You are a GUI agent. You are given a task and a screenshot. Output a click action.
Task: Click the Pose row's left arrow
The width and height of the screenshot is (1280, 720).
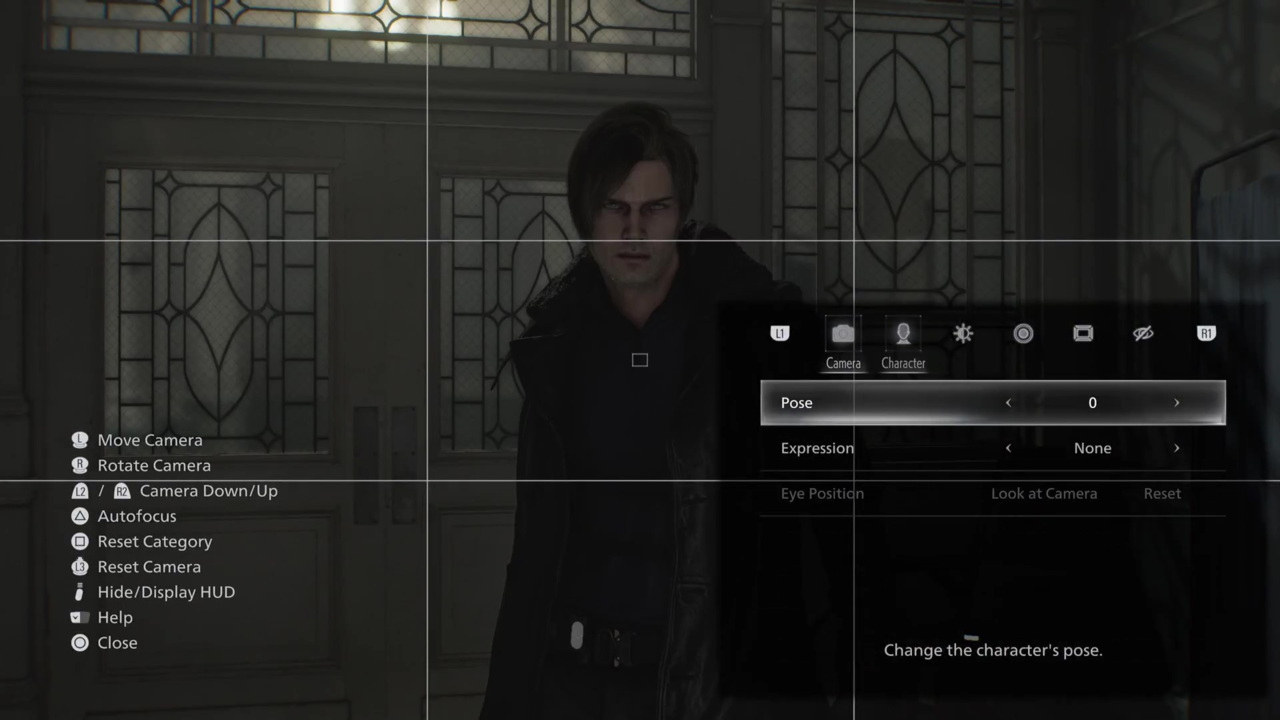tap(1008, 403)
